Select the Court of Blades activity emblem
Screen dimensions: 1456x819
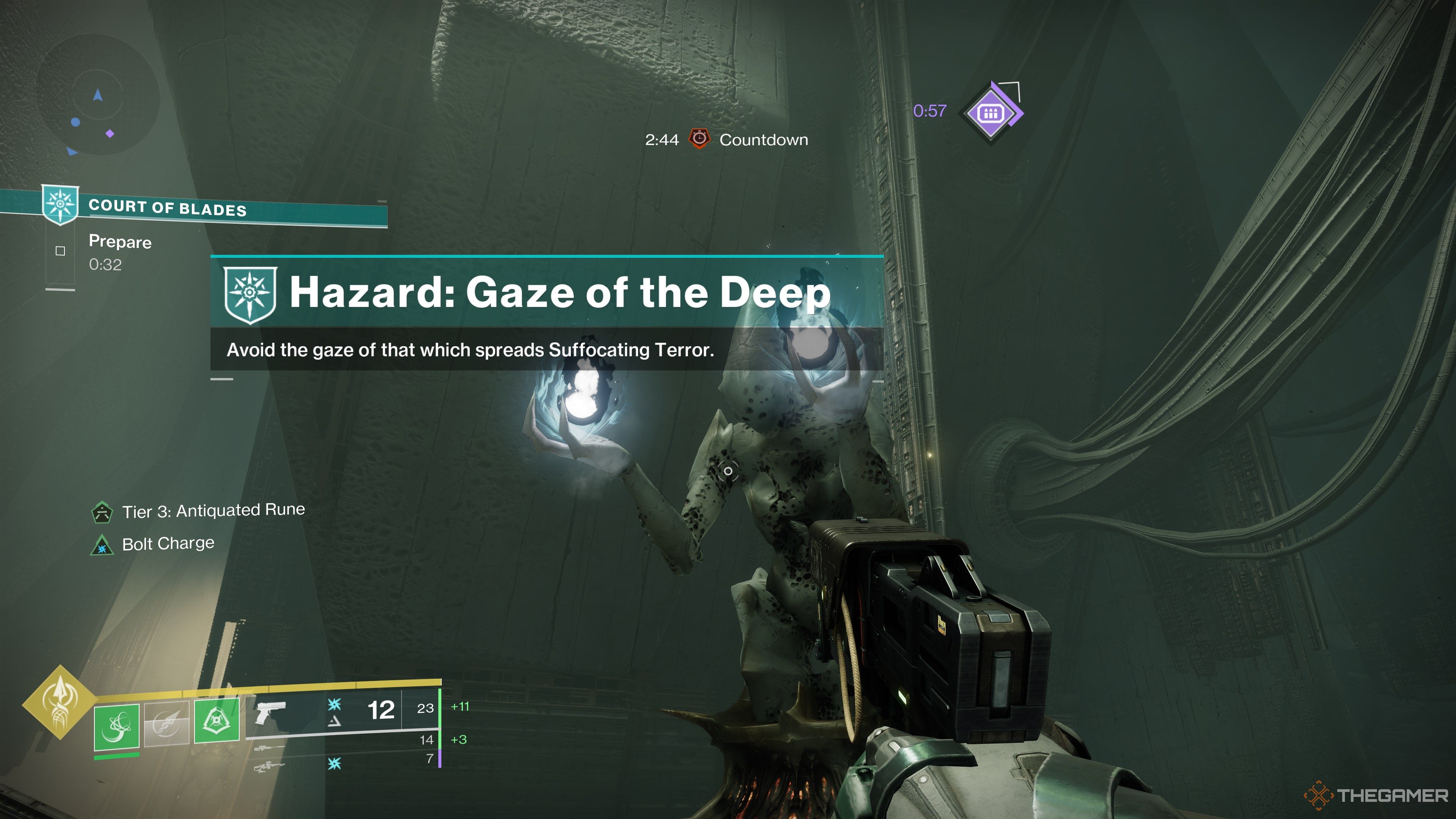pyautogui.click(x=60, y=205)
